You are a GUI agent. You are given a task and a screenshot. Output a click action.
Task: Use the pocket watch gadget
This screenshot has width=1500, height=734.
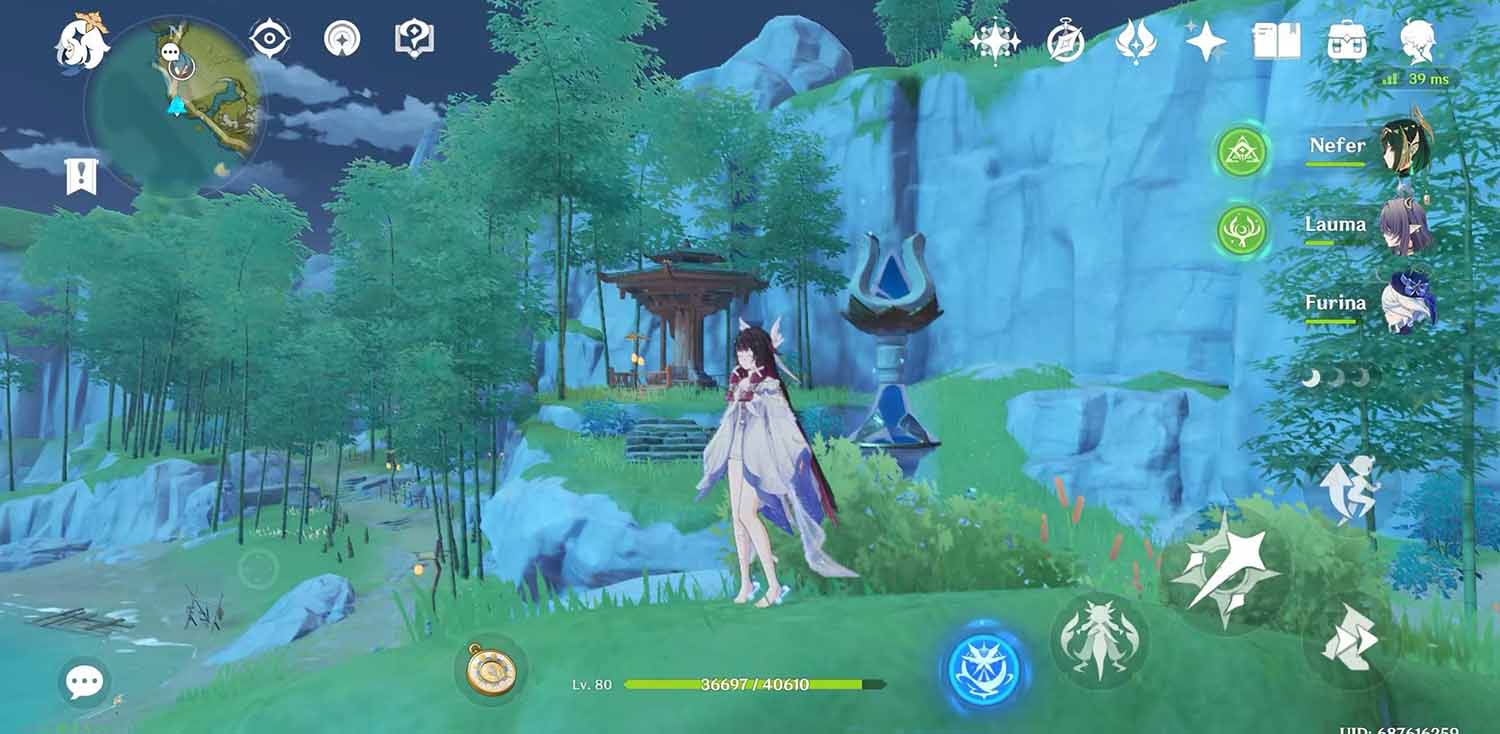(490, 669)
